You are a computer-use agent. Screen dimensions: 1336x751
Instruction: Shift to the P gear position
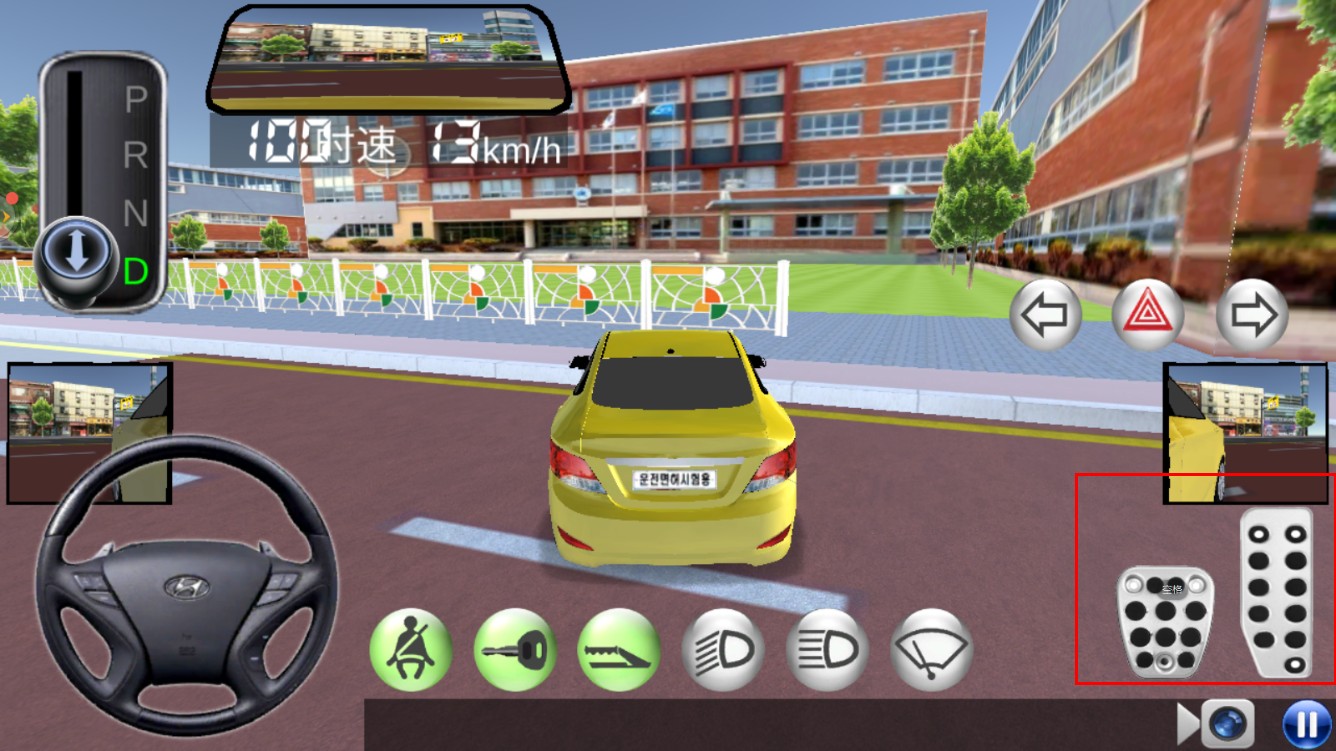pos(135,100)
